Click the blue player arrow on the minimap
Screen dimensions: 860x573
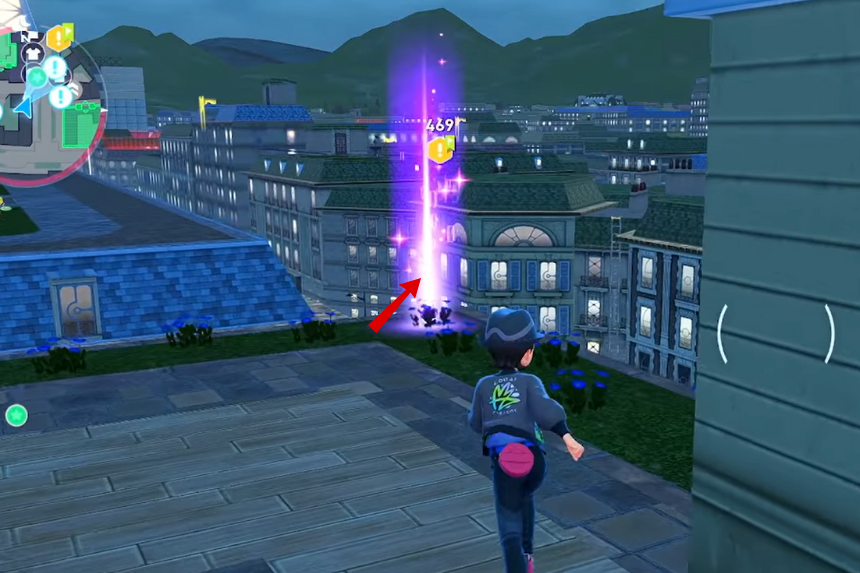coord(22,107)
